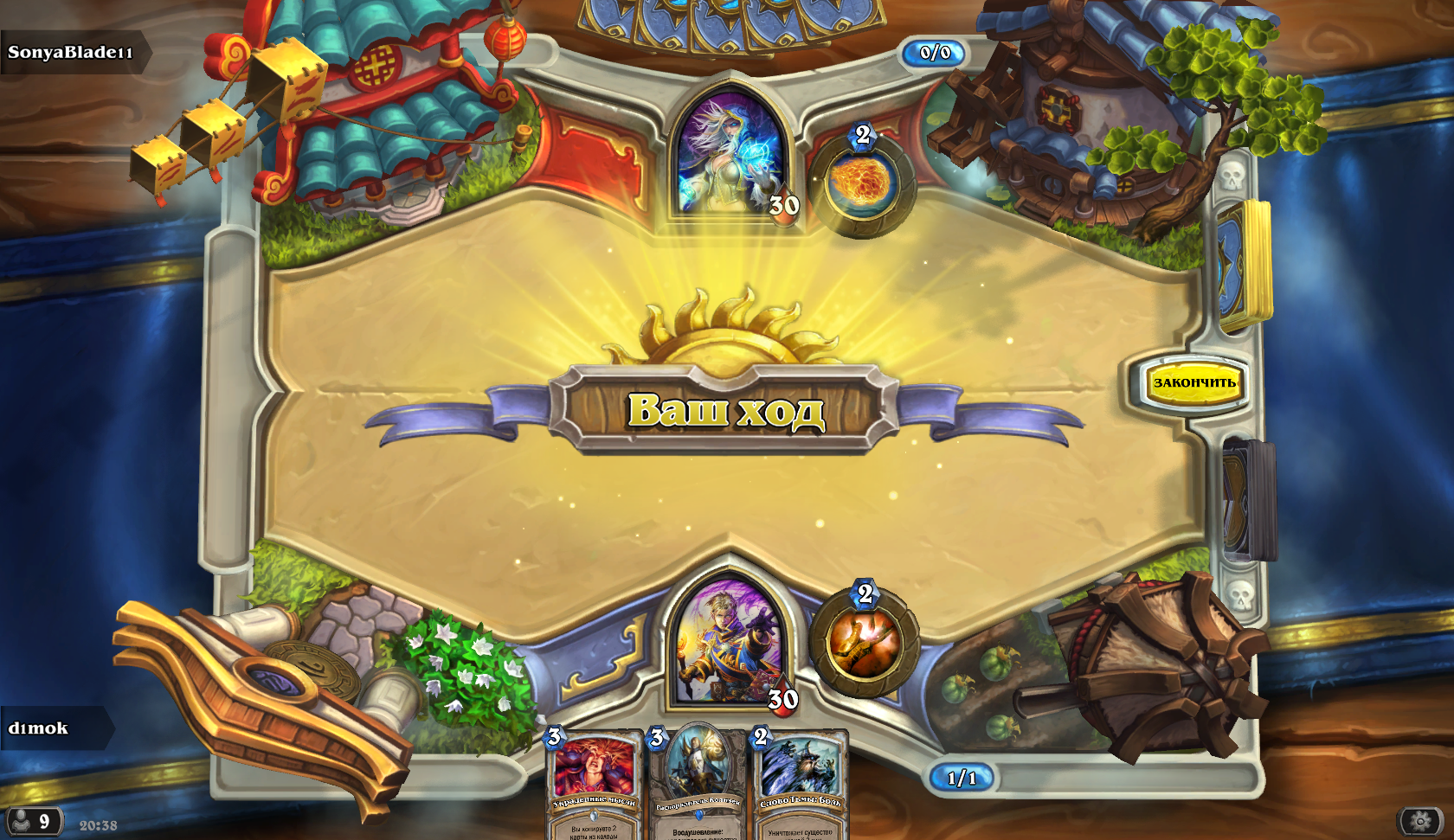Select your own priest hero portrait

tap(731, 644)
